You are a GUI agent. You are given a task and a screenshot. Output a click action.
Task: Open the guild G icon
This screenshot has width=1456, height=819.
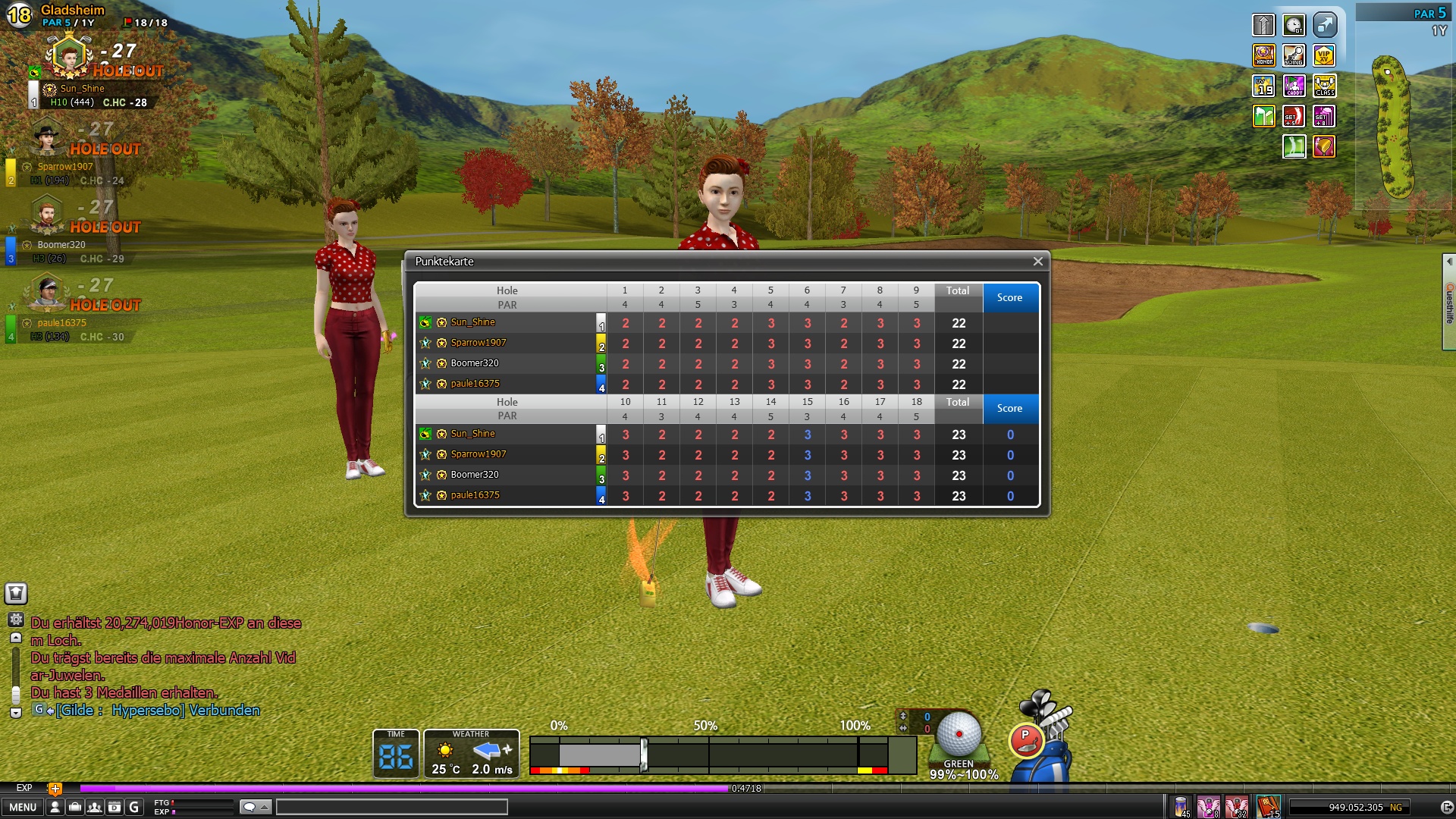coord(134,807)
